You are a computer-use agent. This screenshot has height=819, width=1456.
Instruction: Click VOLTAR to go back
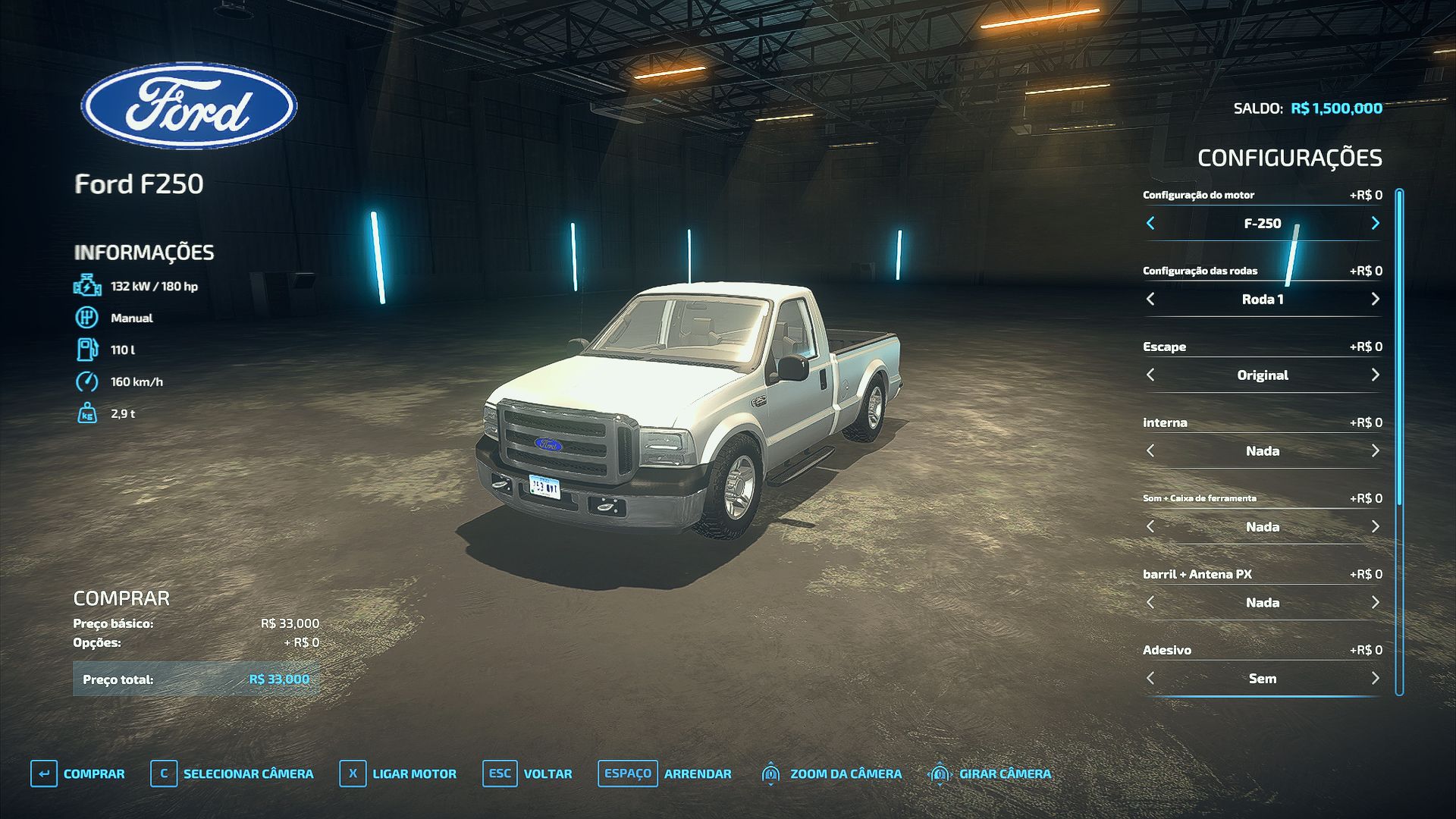546,774
